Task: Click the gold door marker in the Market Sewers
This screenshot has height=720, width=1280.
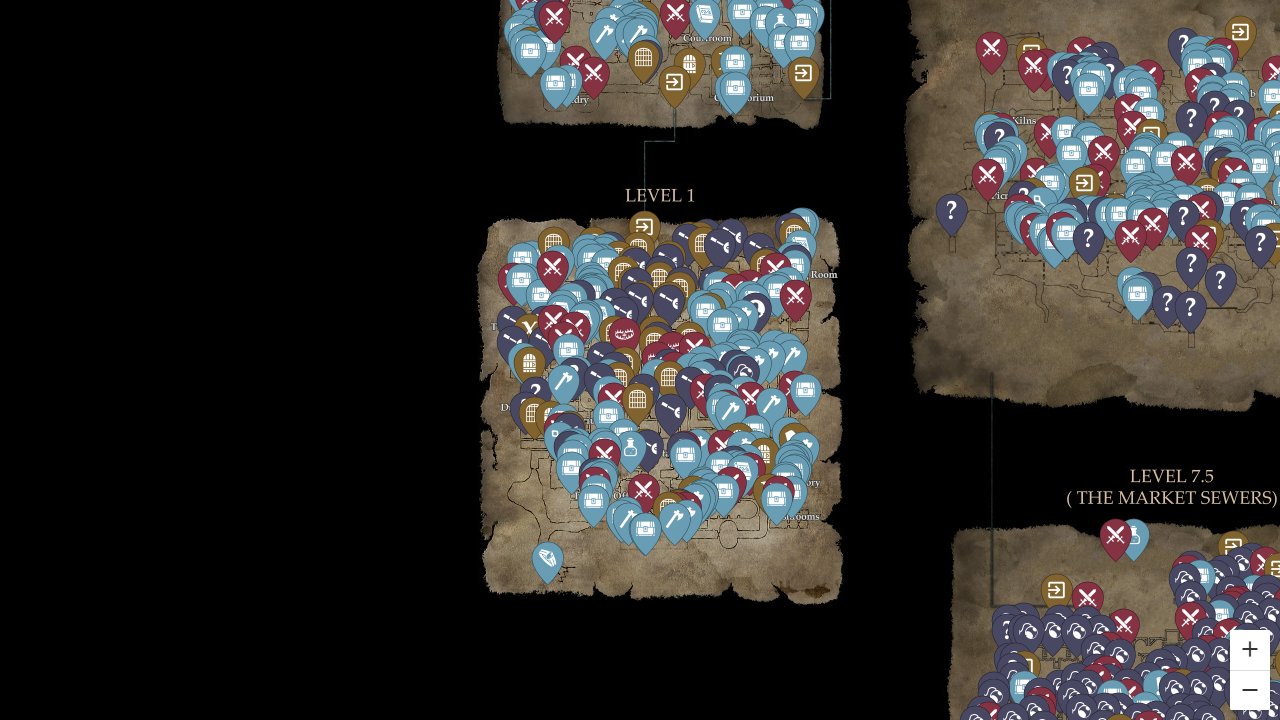Action: coord(1056,589)
